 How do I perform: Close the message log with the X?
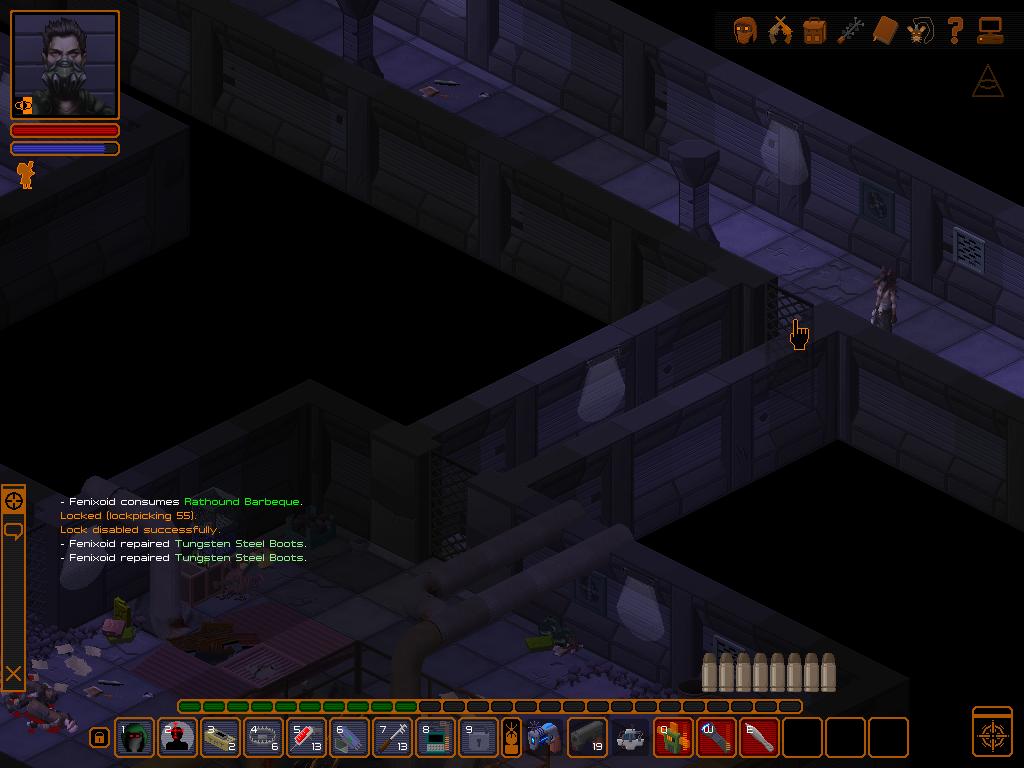coord(14,674)
